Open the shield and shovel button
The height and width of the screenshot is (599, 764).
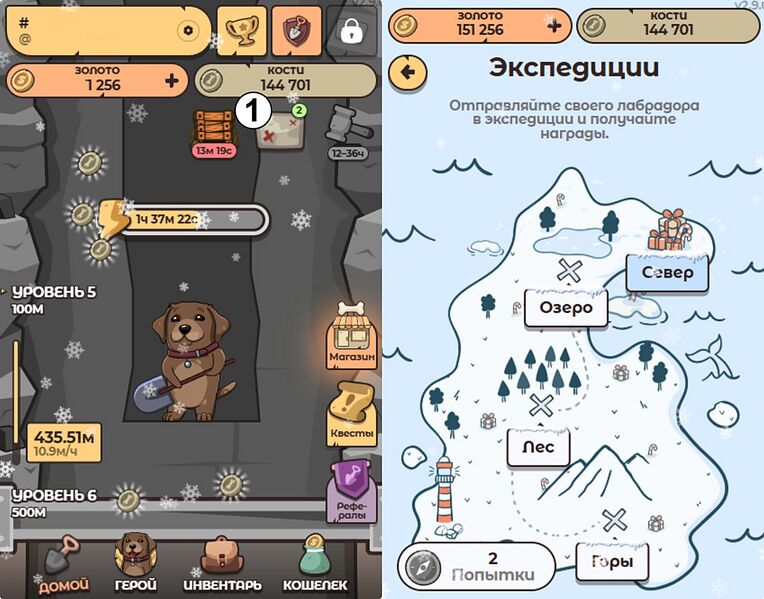point(297,30)
